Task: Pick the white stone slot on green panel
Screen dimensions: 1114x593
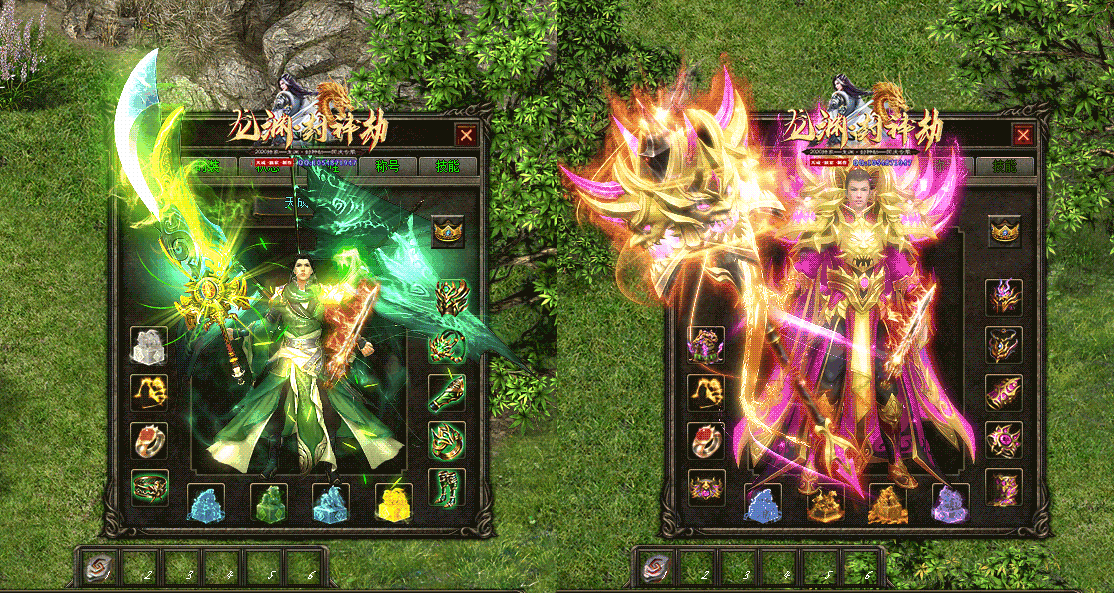Action: pyautogui.click(x=149, y=345)
